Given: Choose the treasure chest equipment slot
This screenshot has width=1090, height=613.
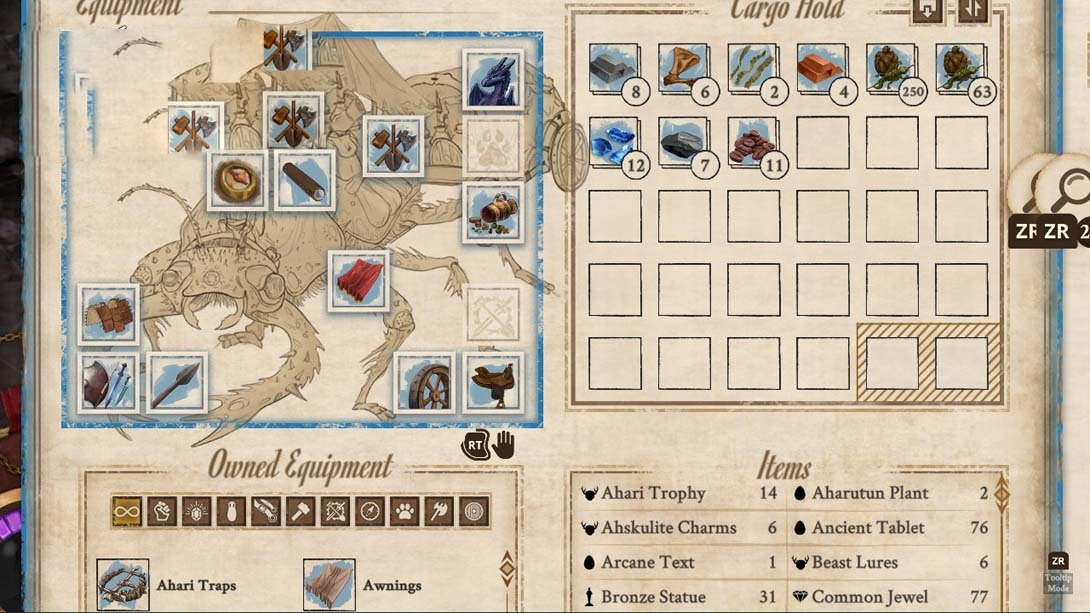Looking at the screenshot, I should point(493,212).
